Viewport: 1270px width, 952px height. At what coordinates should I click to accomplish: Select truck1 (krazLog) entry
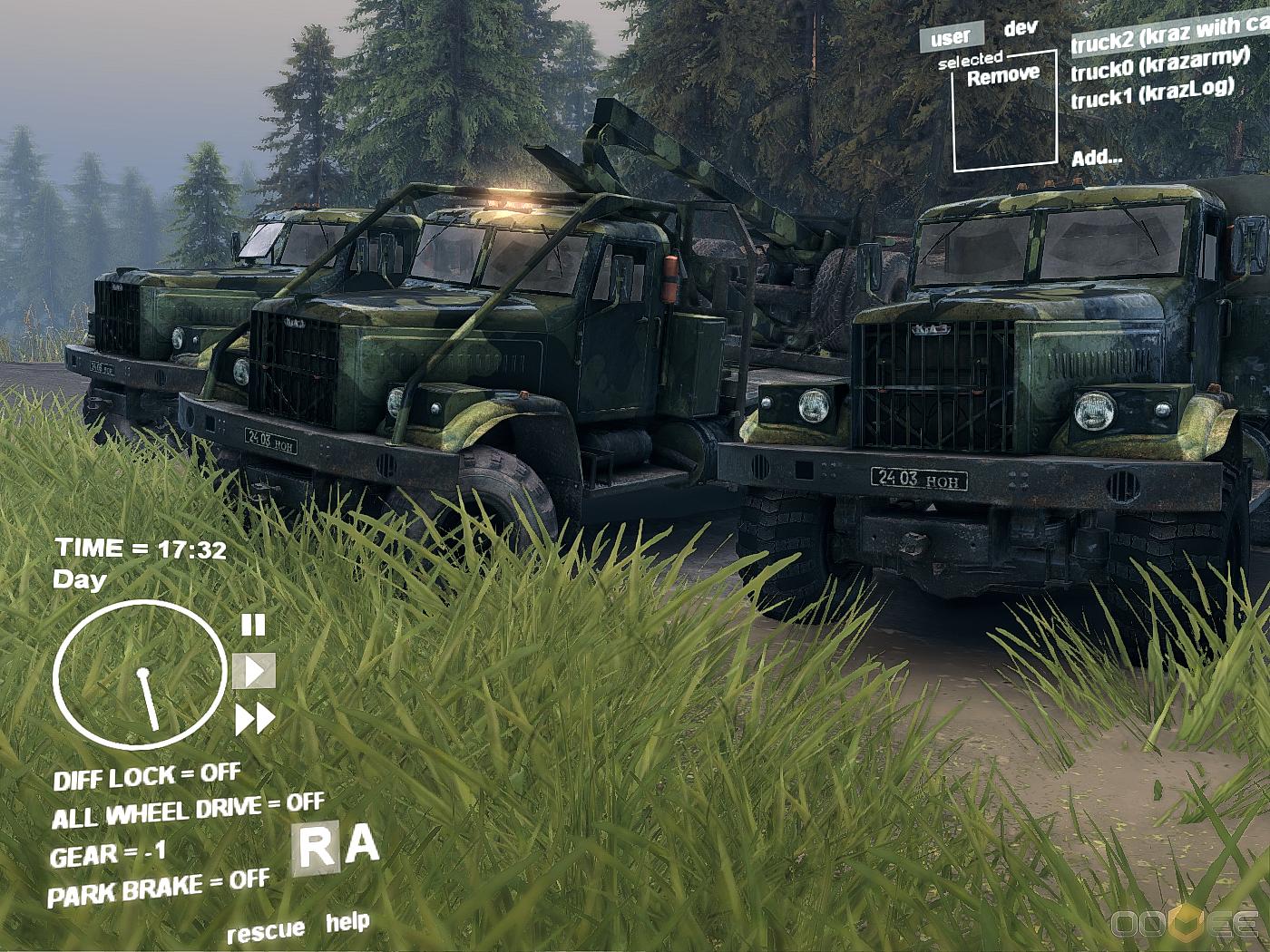[x=1152, y=92]
